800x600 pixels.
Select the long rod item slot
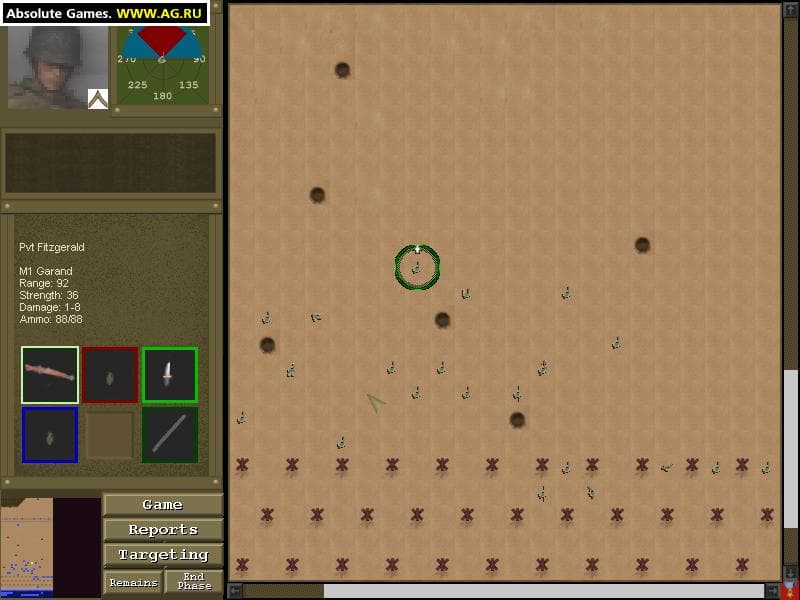pyautogui.click(x=169, y=435)
